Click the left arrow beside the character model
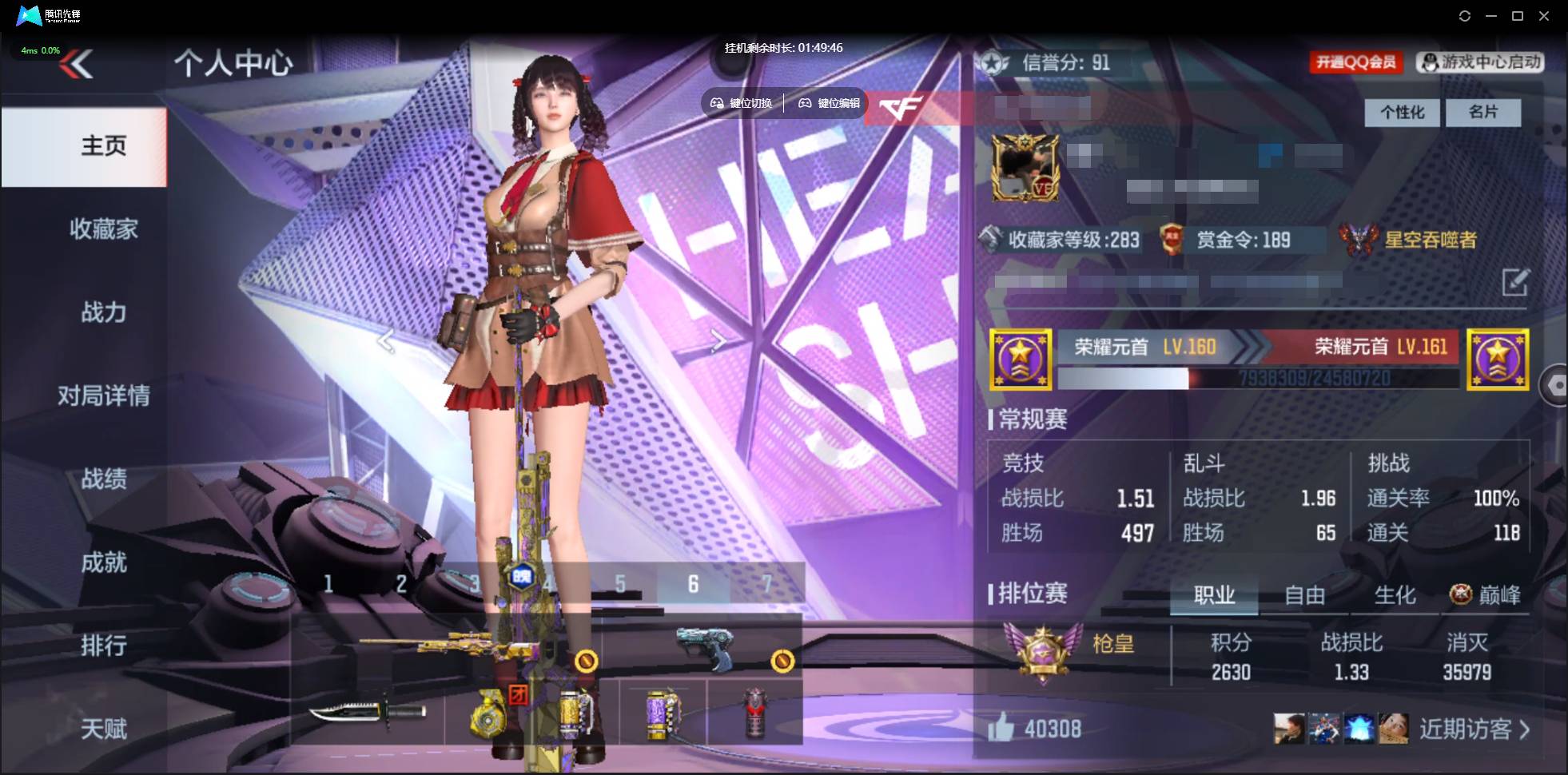This screenshot has height=775, width=1568. [x=386, y=340]
